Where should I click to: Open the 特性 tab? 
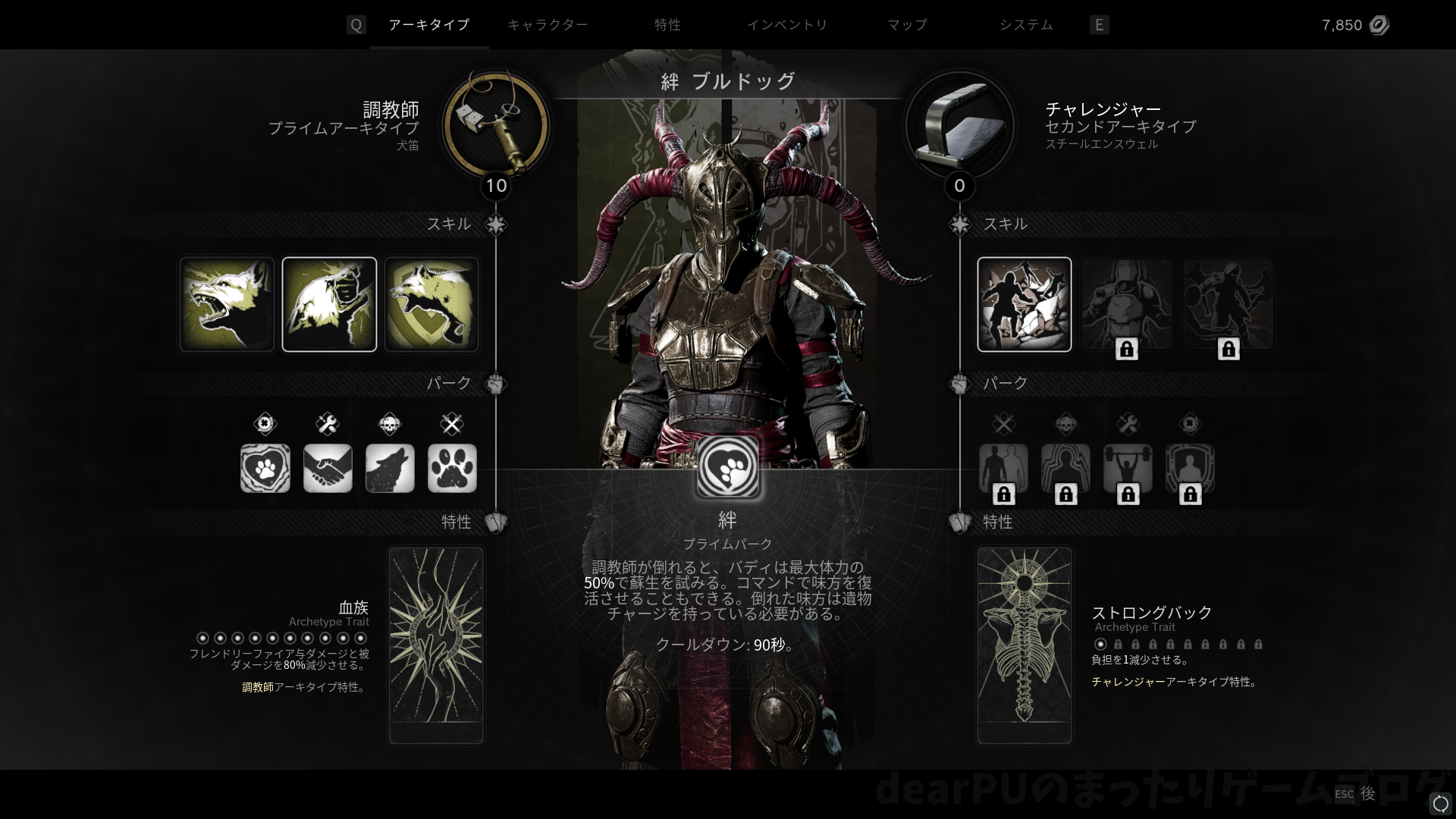tap(667, 25)
